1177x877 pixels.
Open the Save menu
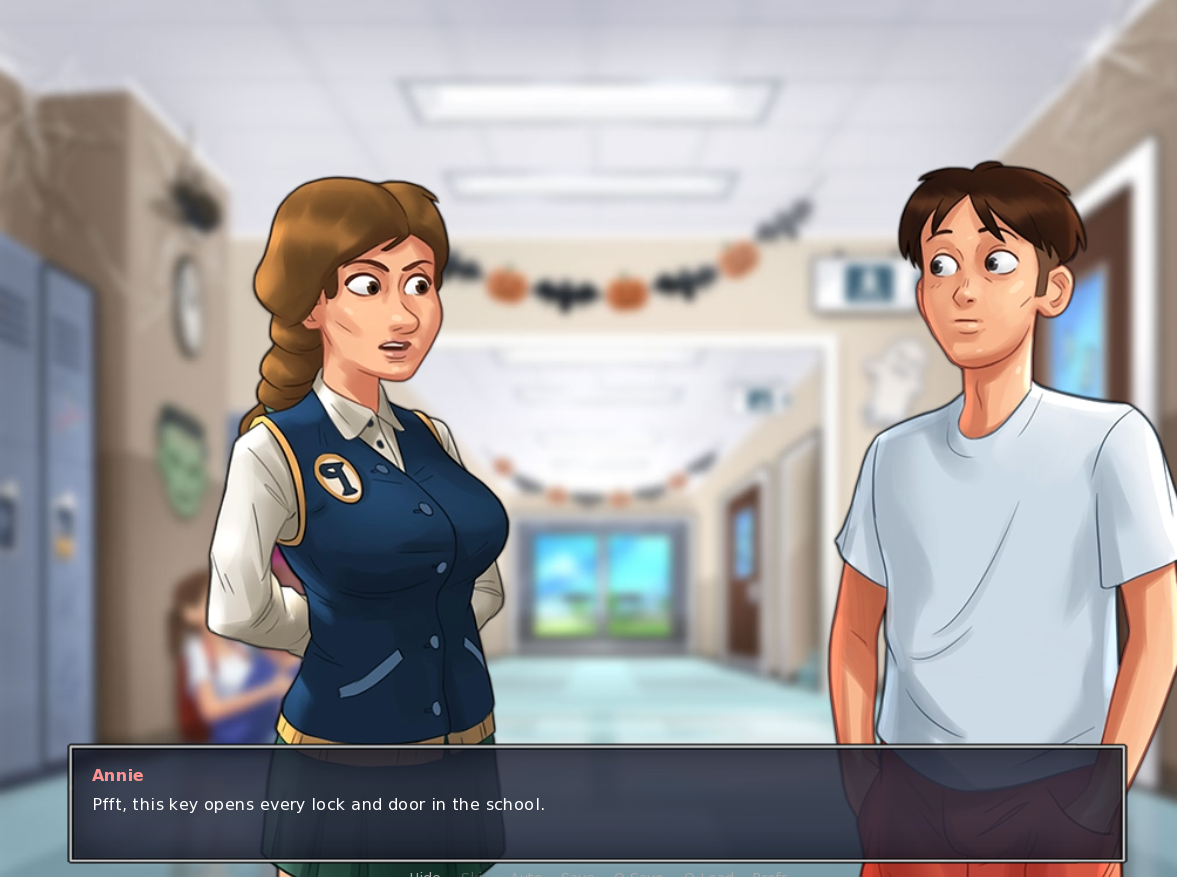click(x=577, y=873)
